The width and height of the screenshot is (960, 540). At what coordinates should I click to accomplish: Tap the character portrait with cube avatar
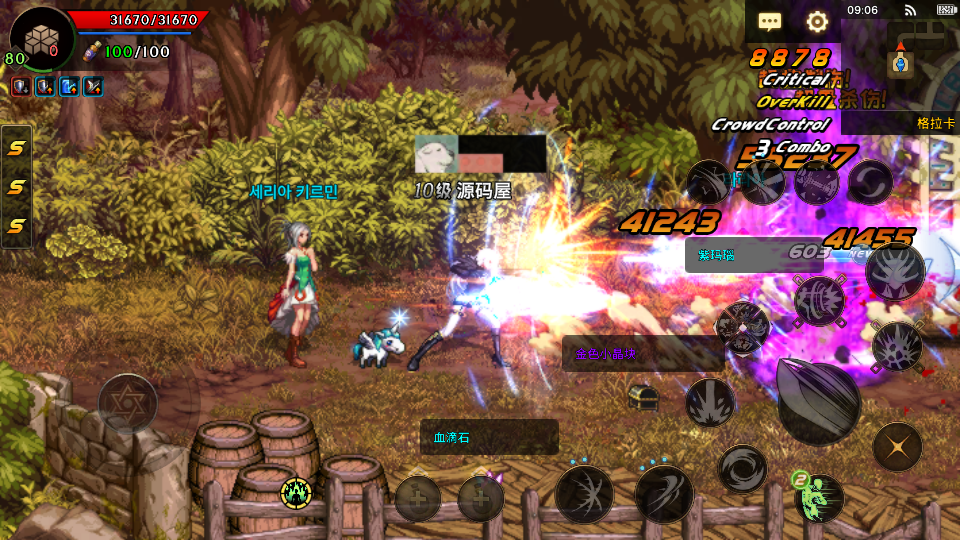(x=42, y=39)
